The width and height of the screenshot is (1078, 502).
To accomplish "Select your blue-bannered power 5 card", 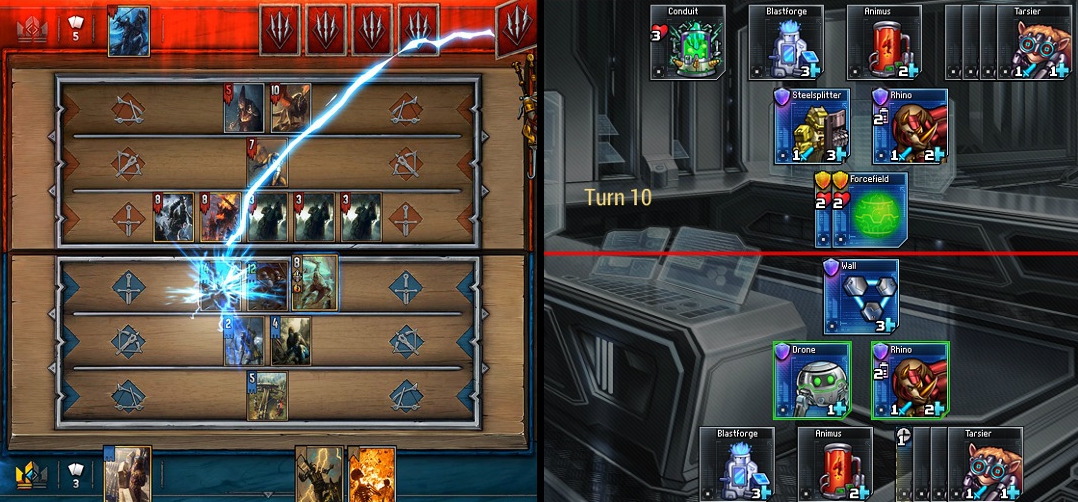I will [x=267, y=396].
